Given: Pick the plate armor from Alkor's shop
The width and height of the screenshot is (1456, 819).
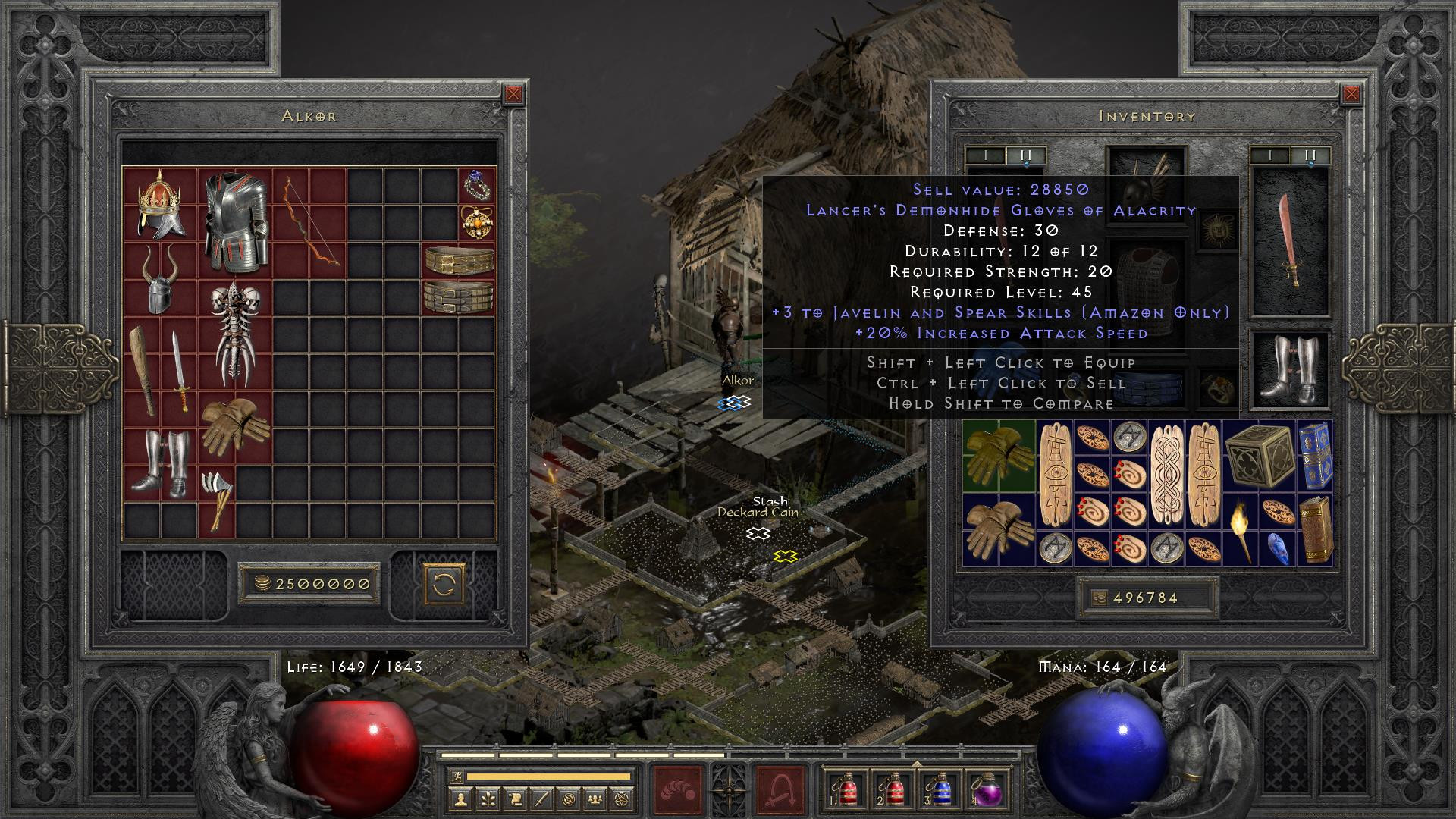Looking at the screenshot, I should click(235, 221).
